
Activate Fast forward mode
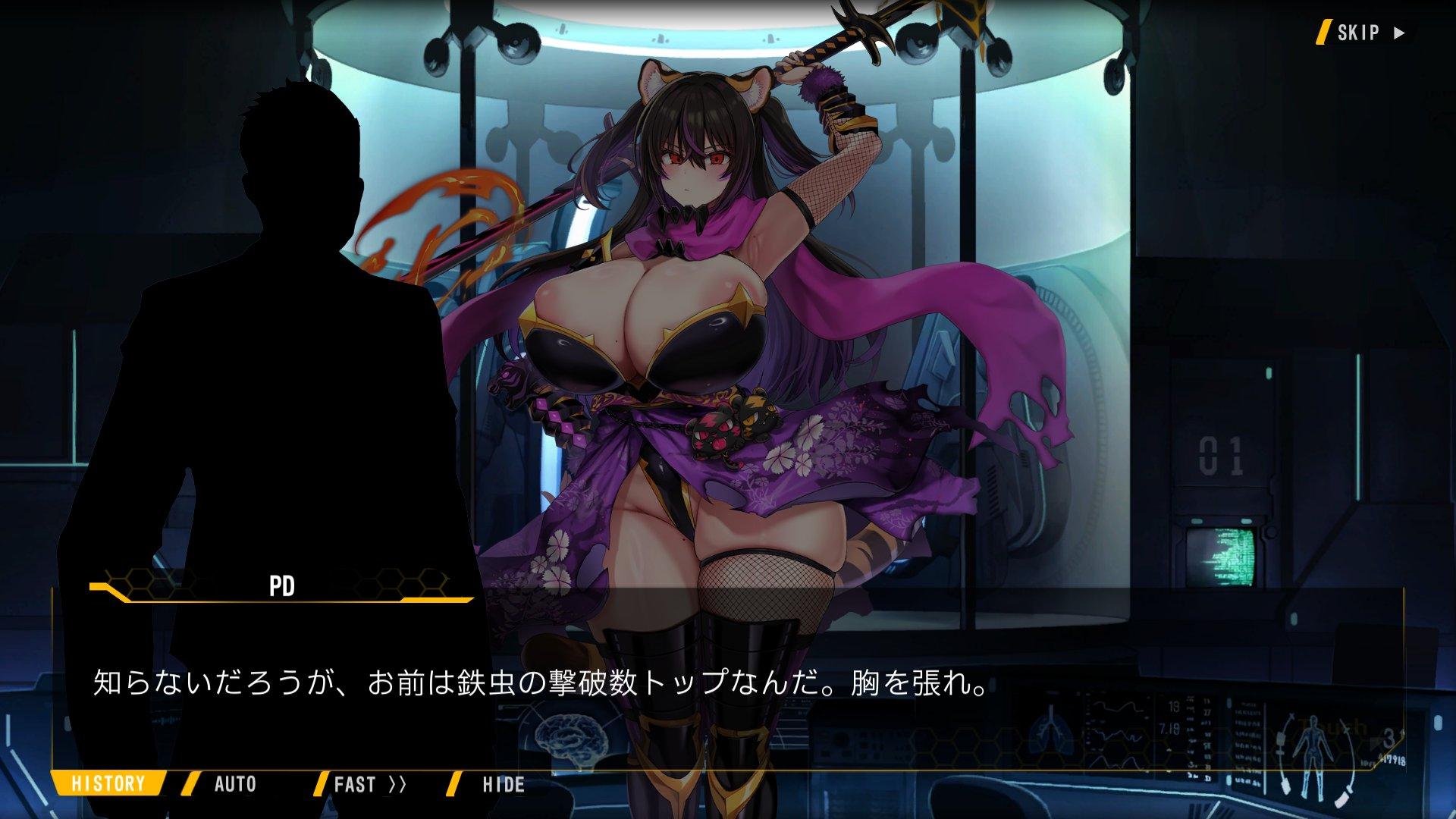coord(369,783)
